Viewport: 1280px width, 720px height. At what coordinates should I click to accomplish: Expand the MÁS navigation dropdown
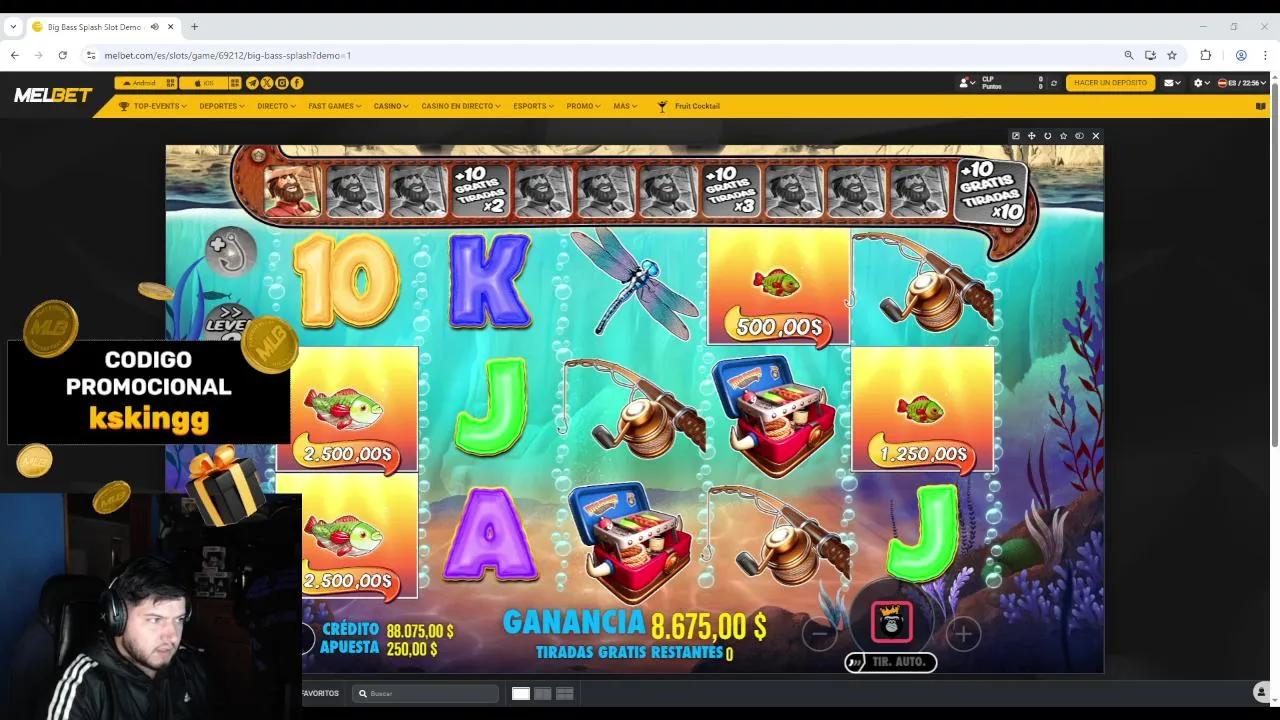tap(624, 106)
